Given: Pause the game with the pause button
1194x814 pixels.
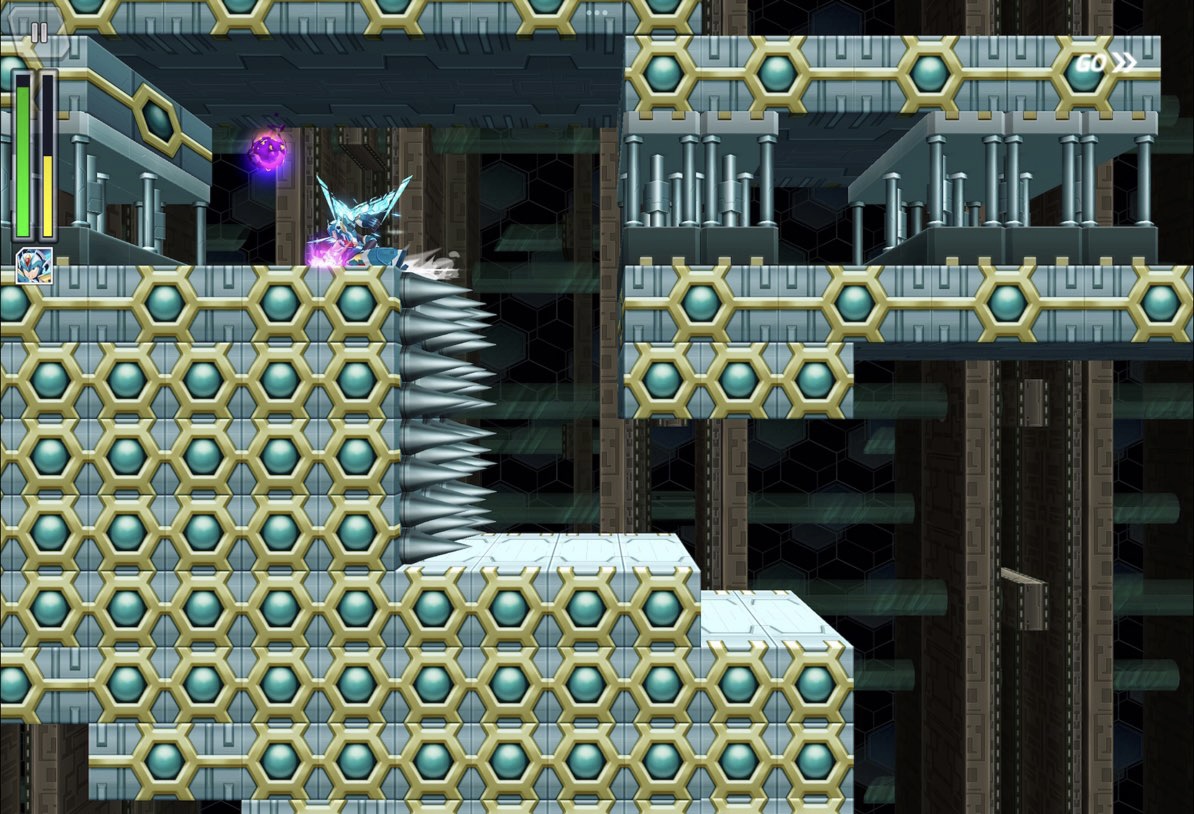Looking at the screenshot, I should click(x=39, y=32).
